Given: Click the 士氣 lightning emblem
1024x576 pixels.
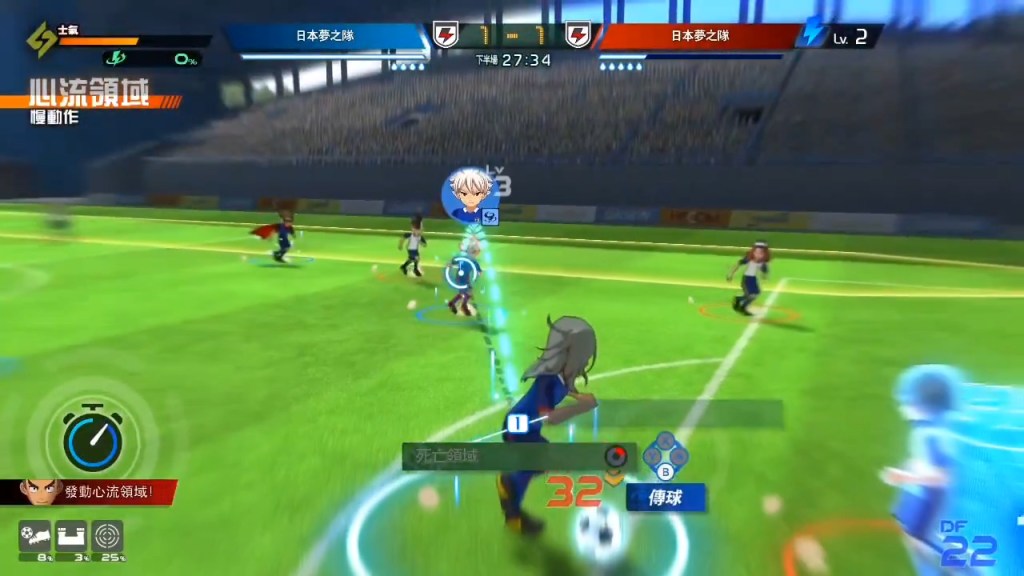Looking at the screenshot, I should coord(42,41).
